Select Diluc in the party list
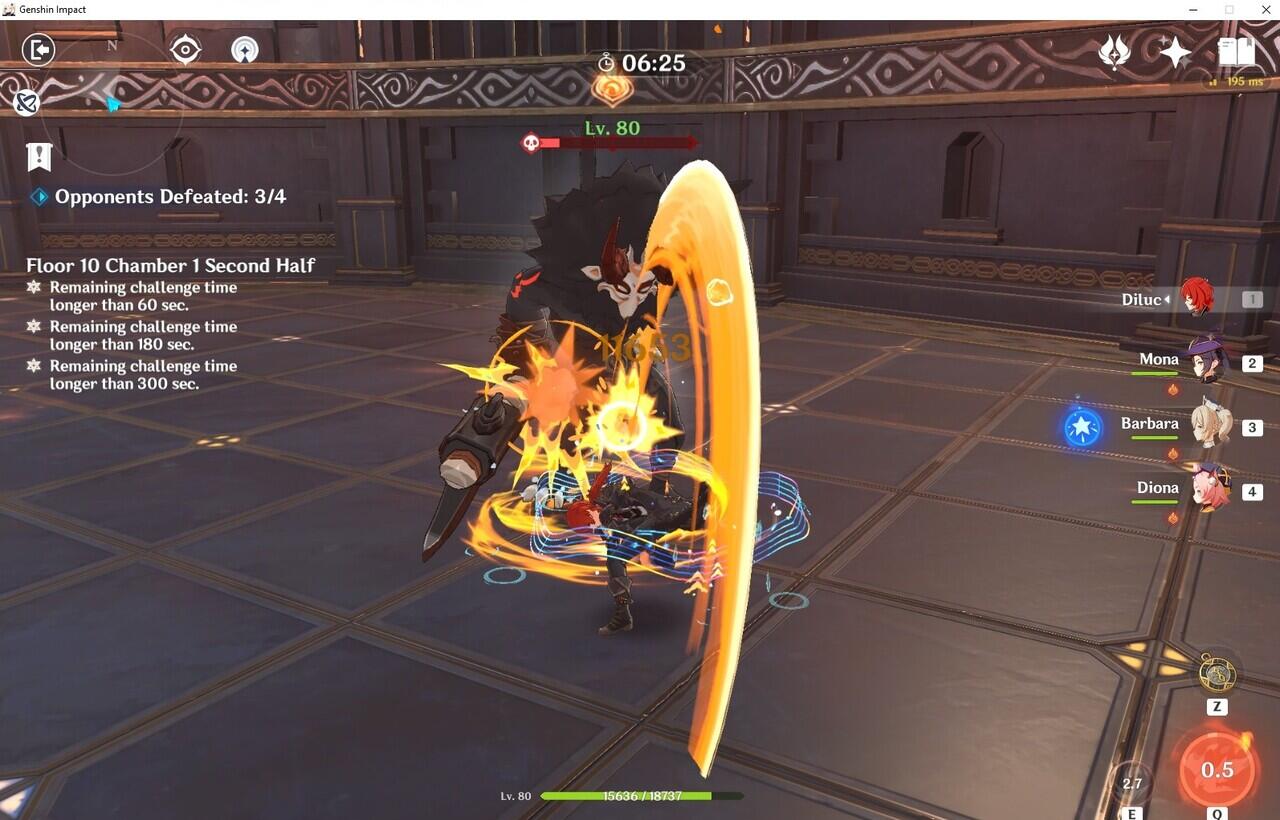This screenshot has height=820, width=1280. (1196, 298)
